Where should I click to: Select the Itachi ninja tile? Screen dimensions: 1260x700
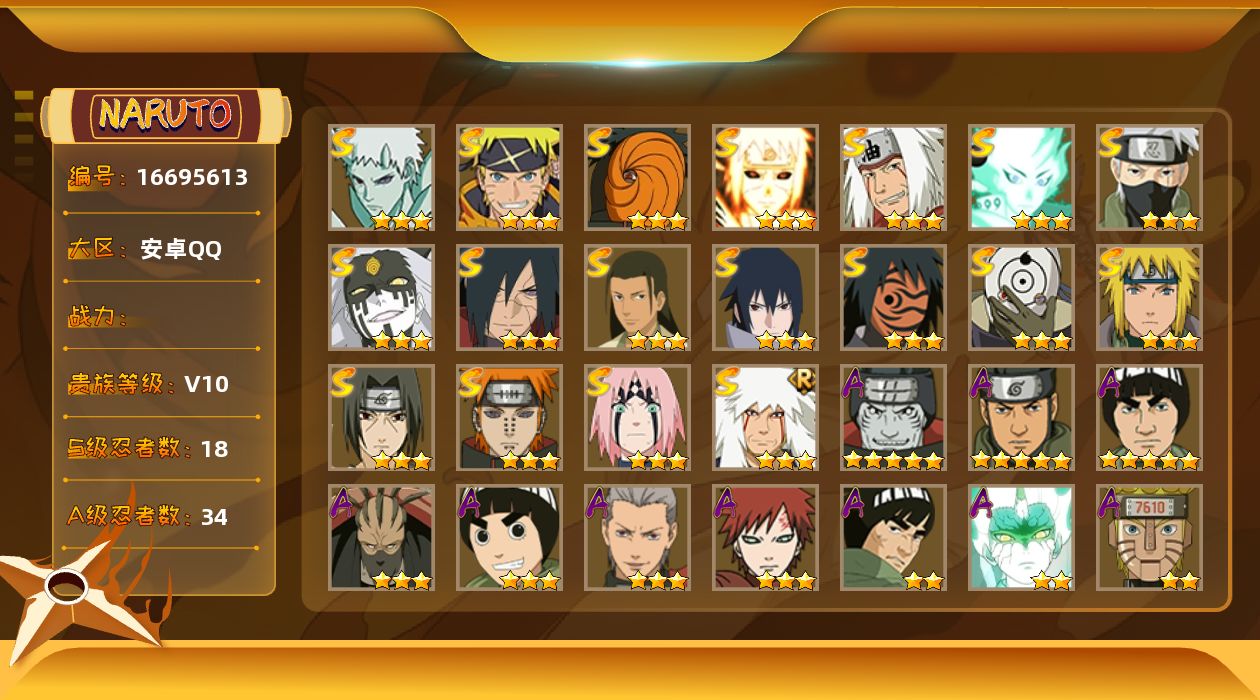tap(381, 417)
